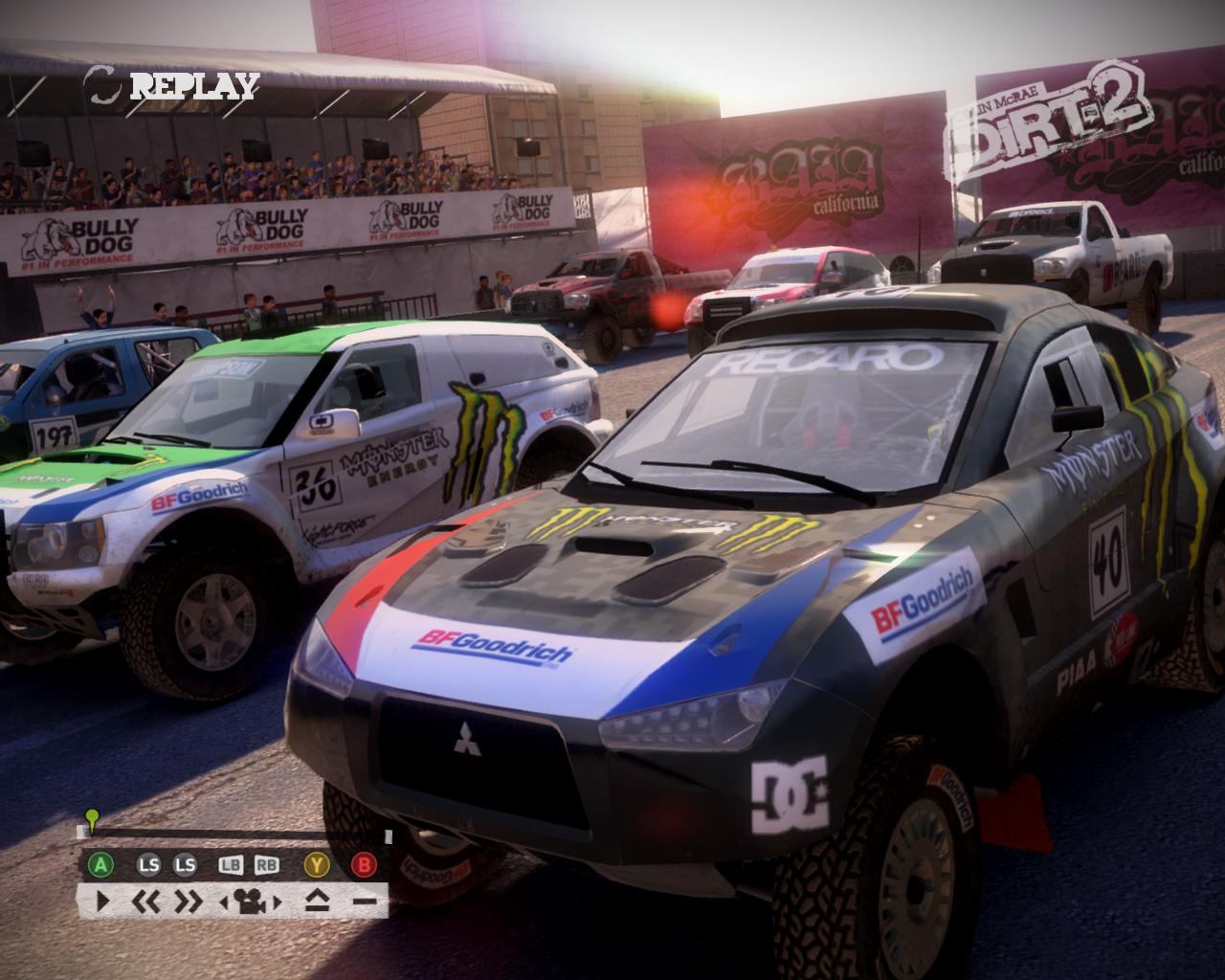Jump to the middle of the replay timeline bar
Image resolution: width=1225 pixels, height=980 pixels.
tap(239, 835)
